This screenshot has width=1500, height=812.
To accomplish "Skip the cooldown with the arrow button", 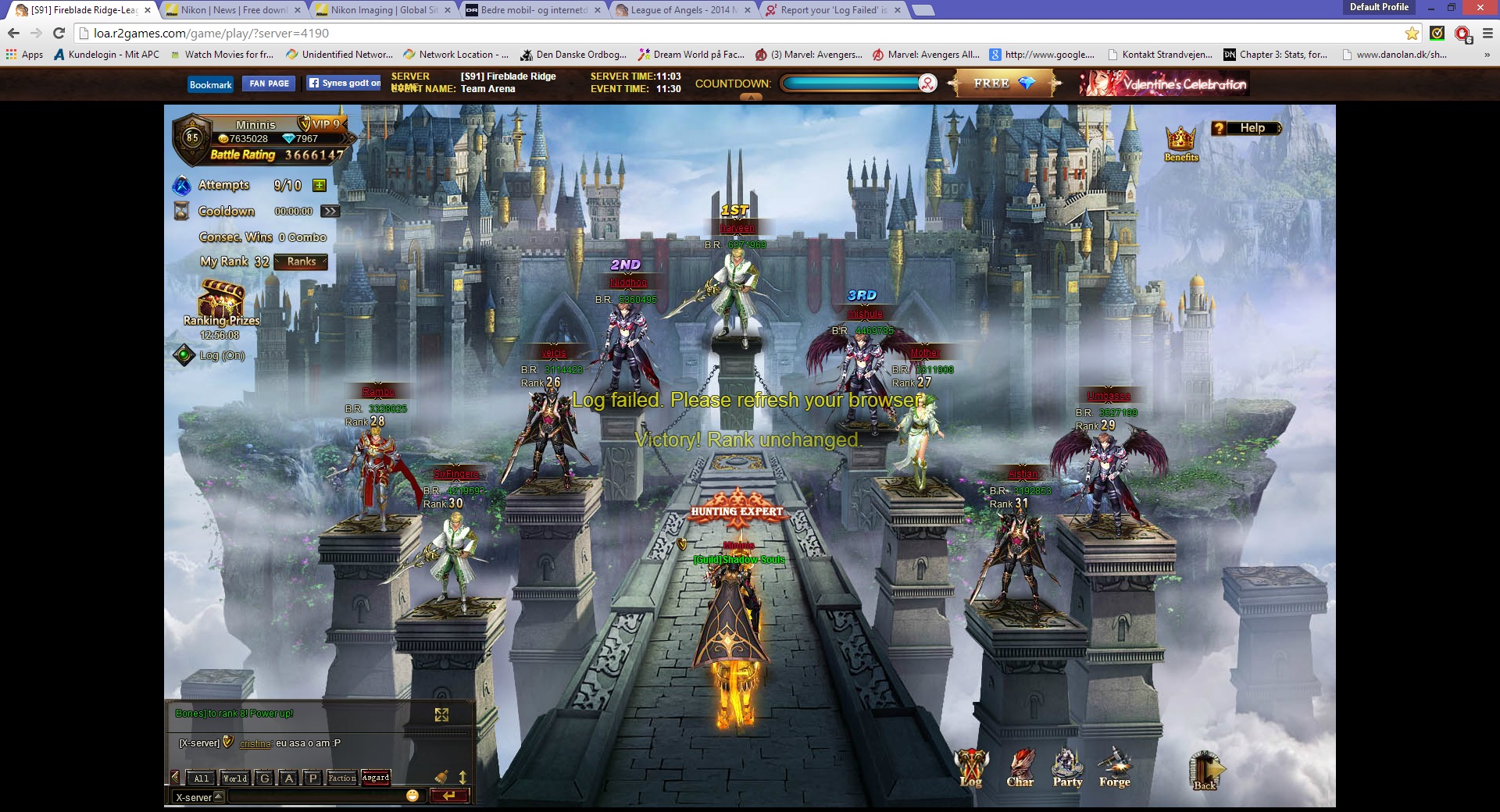I will (x=330, y=212).
